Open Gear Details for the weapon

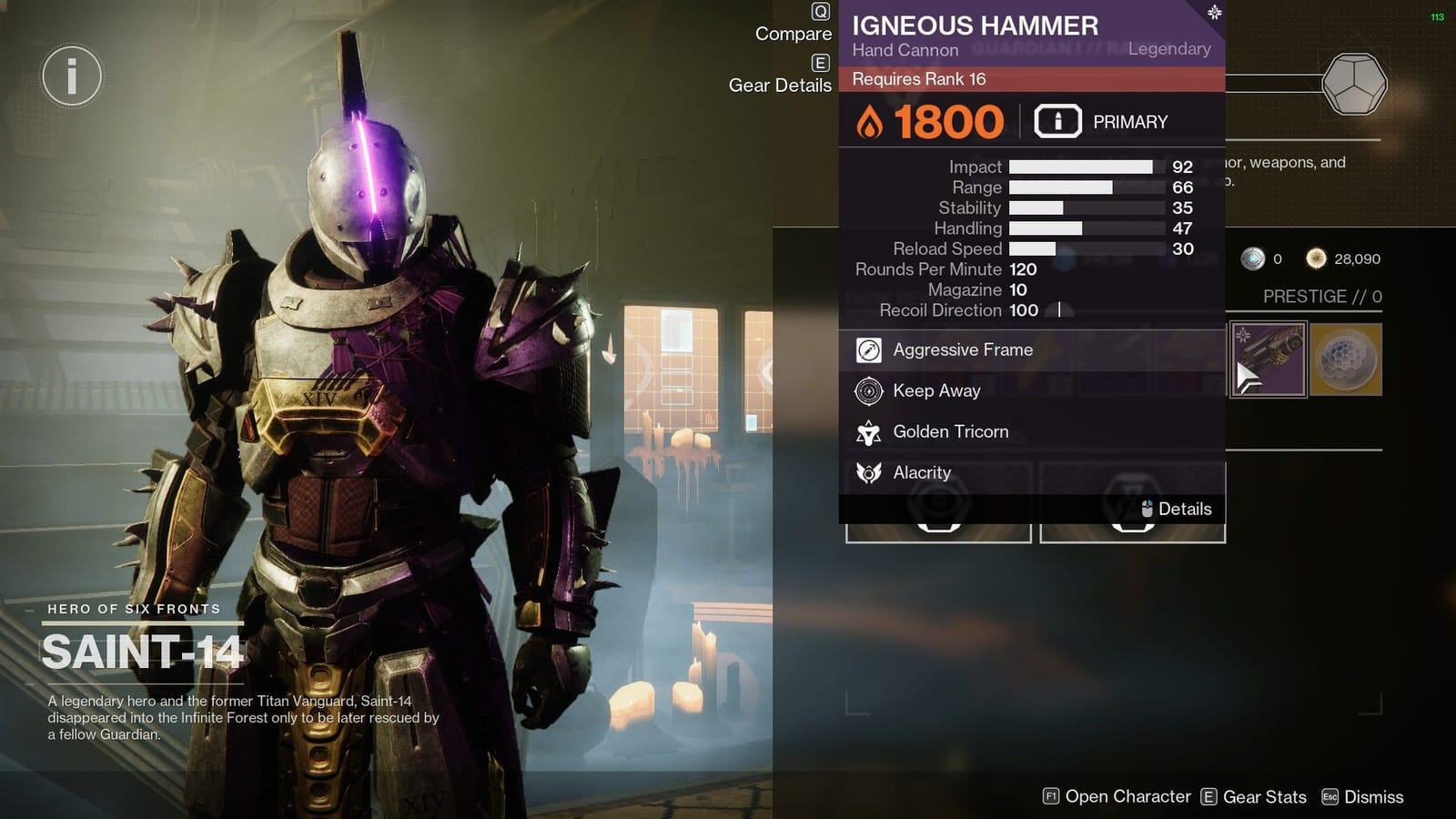click(x=779, y=86)
